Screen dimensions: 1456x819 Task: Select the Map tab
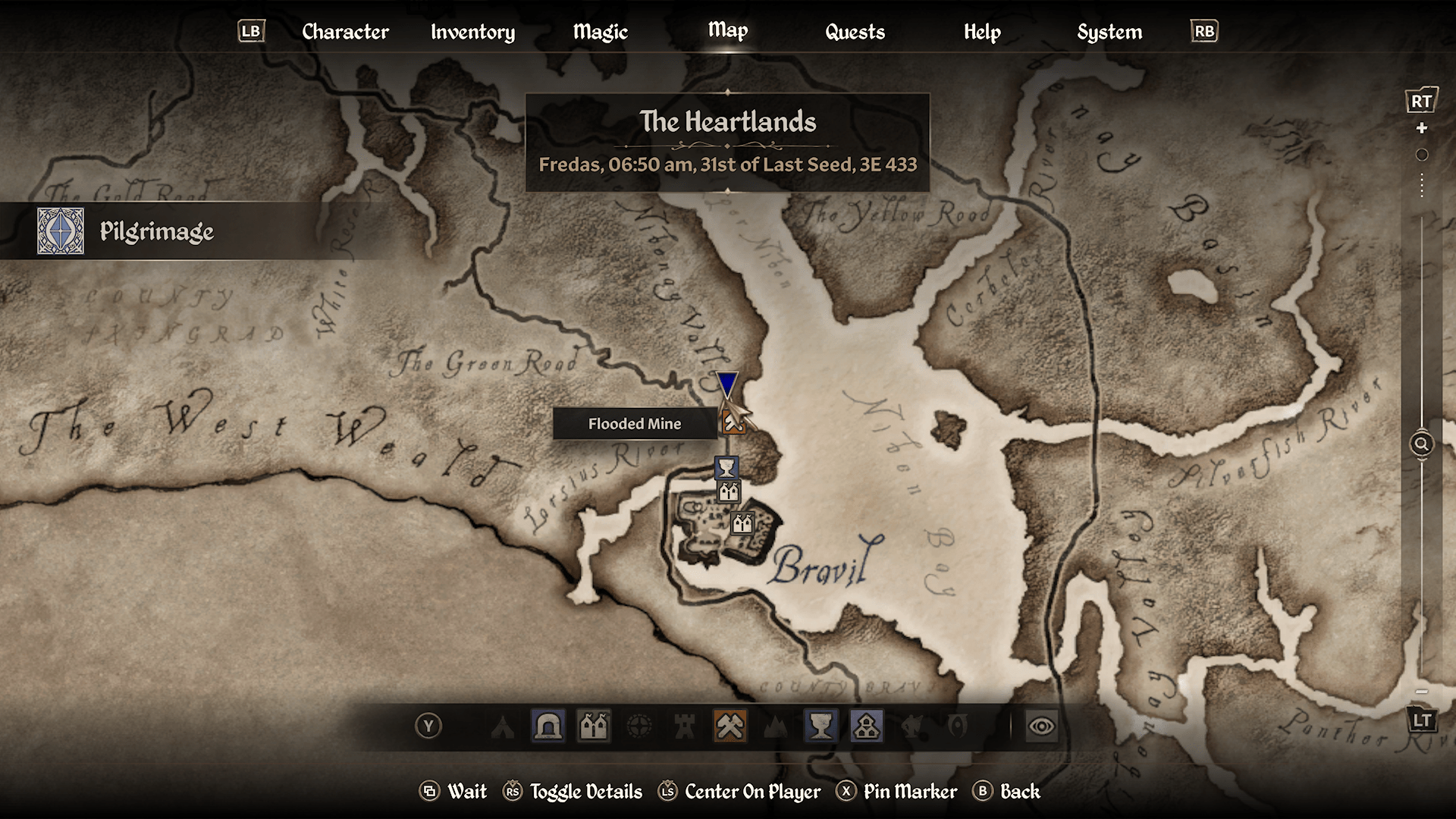tap(728, 30)
